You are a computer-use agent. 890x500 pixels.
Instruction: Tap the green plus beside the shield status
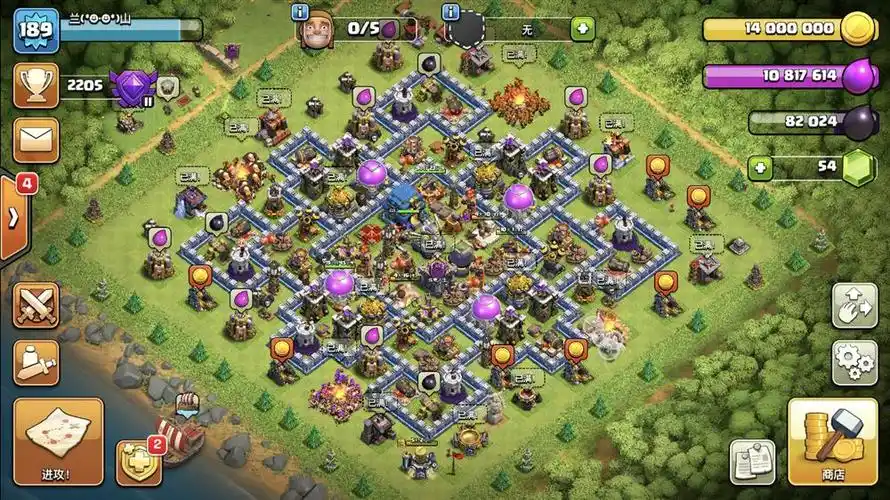582,29
